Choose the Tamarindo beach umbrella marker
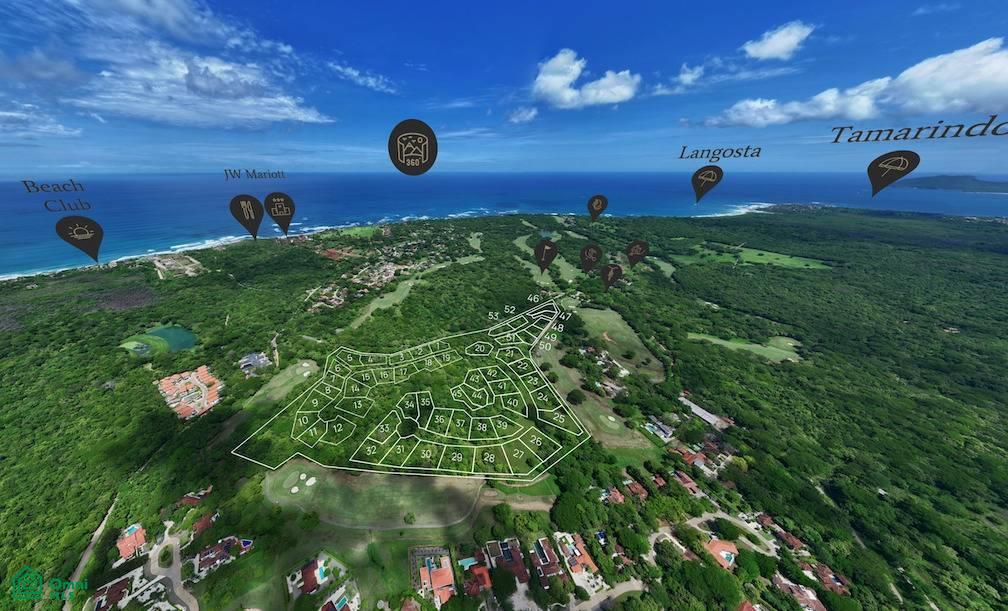1008x611 pixels. 892,167
